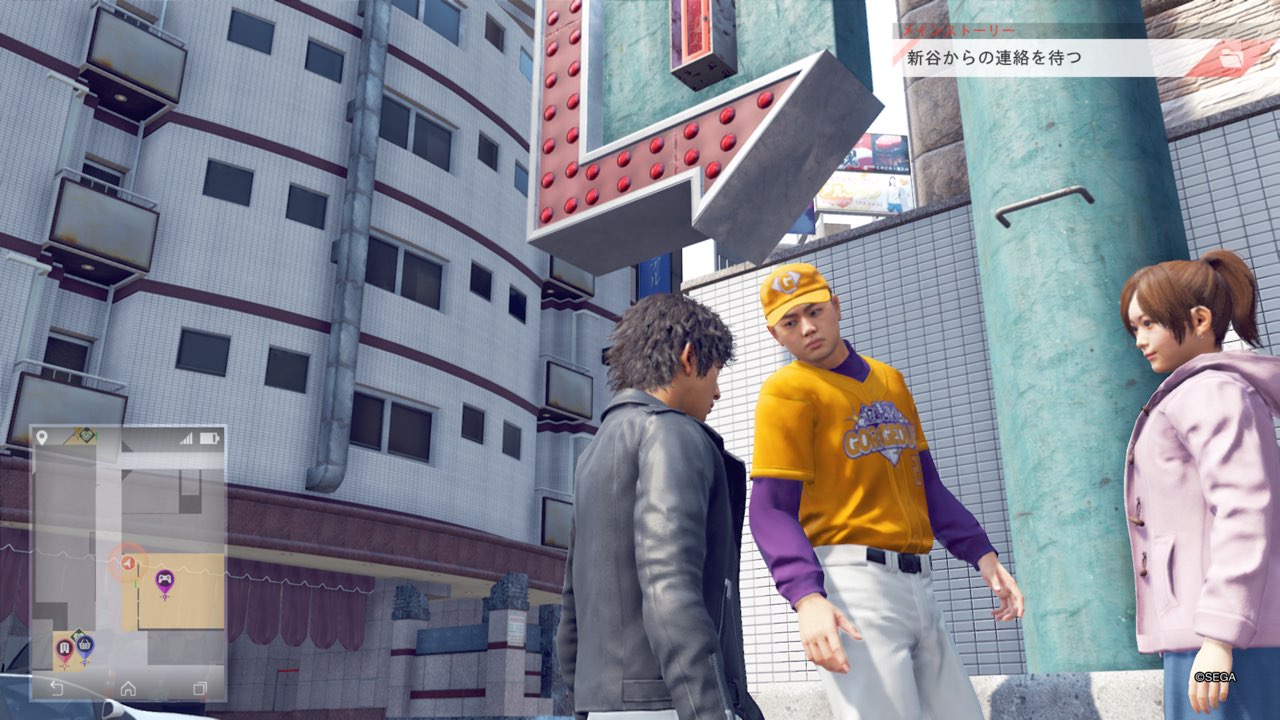Click the location pin icon on the minimap
Screen dimensions: 1280x720
pos(42,438)
